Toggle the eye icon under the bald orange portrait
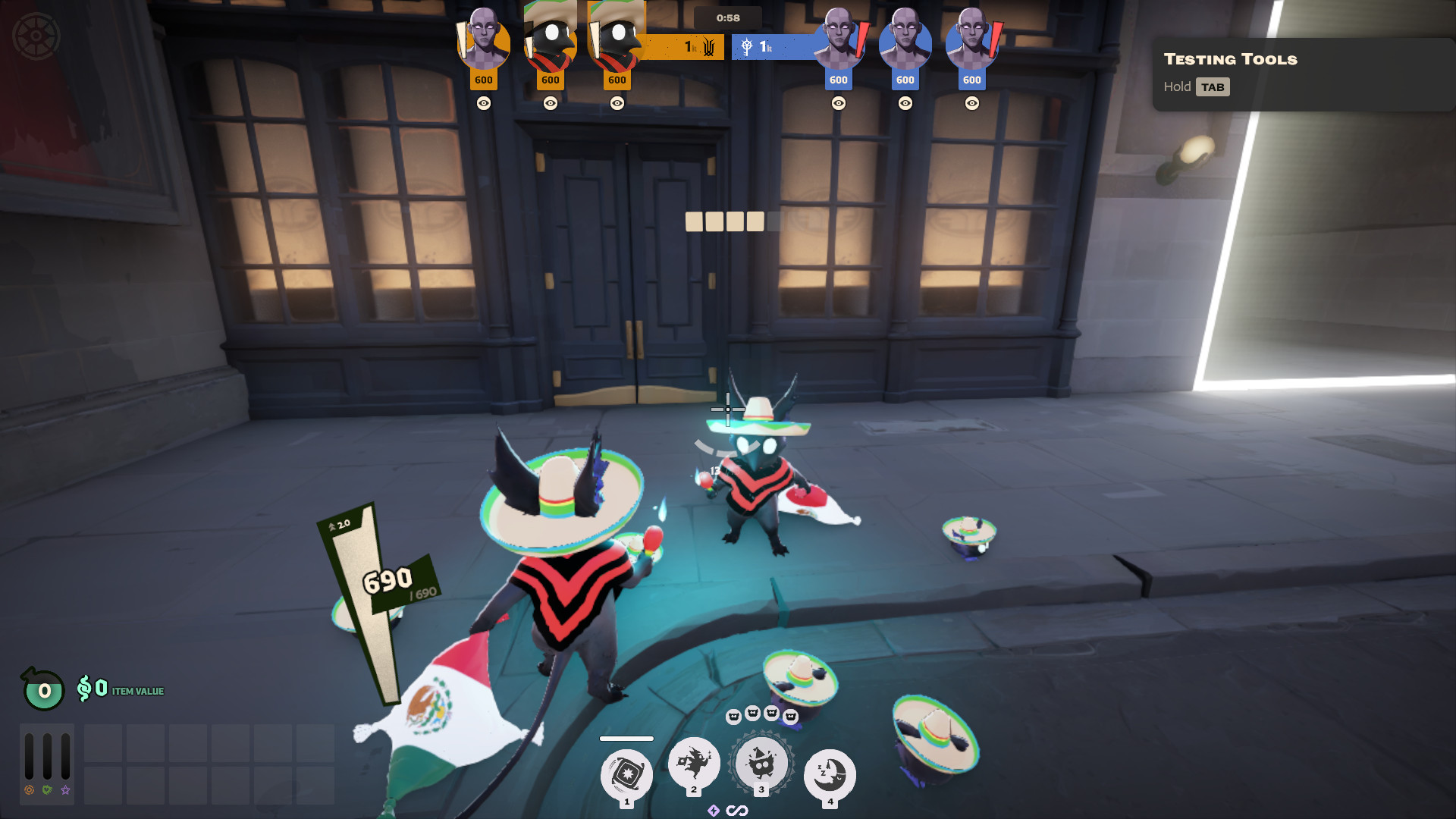Screen dimensions: 1456x819 tap(484, 103)
